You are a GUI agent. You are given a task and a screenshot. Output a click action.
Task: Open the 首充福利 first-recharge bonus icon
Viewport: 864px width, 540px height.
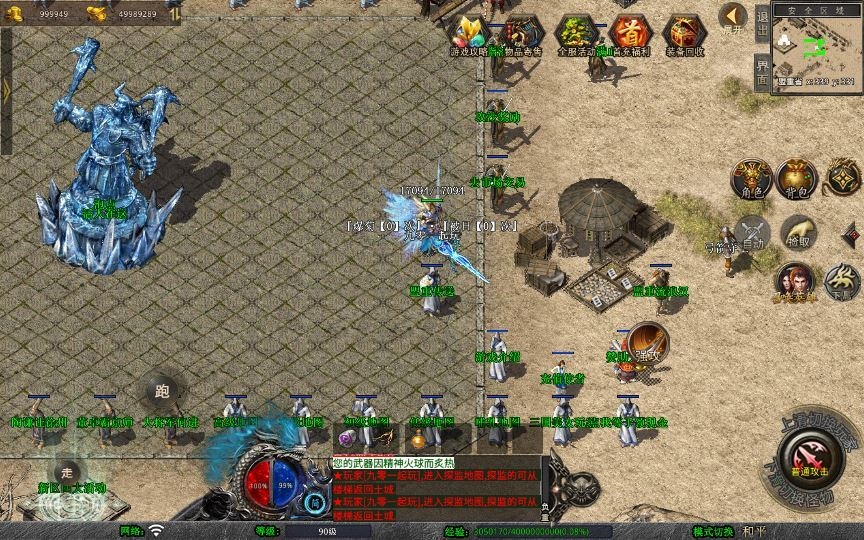pyautogui.click(x=629, y=34)
